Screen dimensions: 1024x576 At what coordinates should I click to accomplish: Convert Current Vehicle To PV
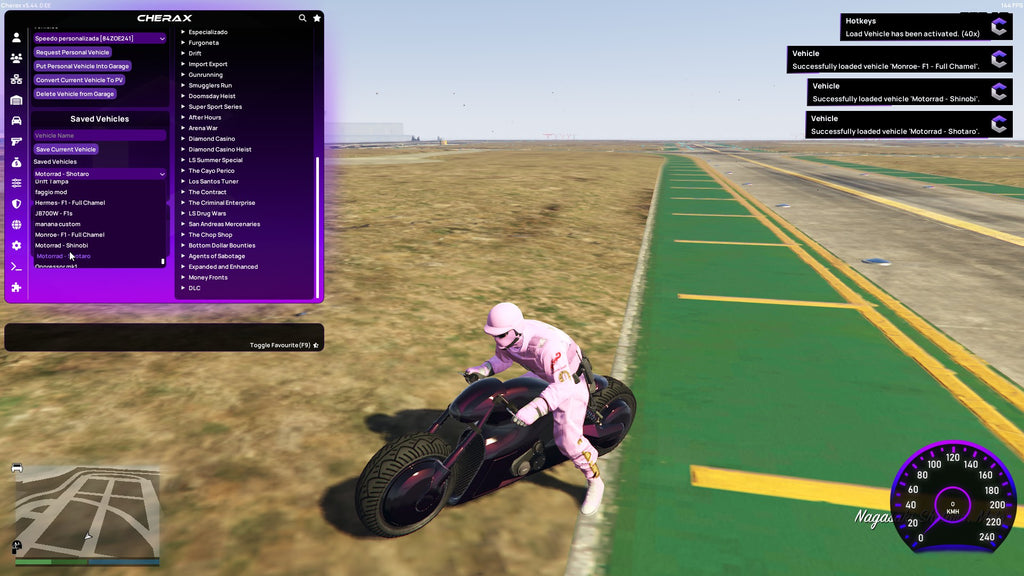pos(80,80)
